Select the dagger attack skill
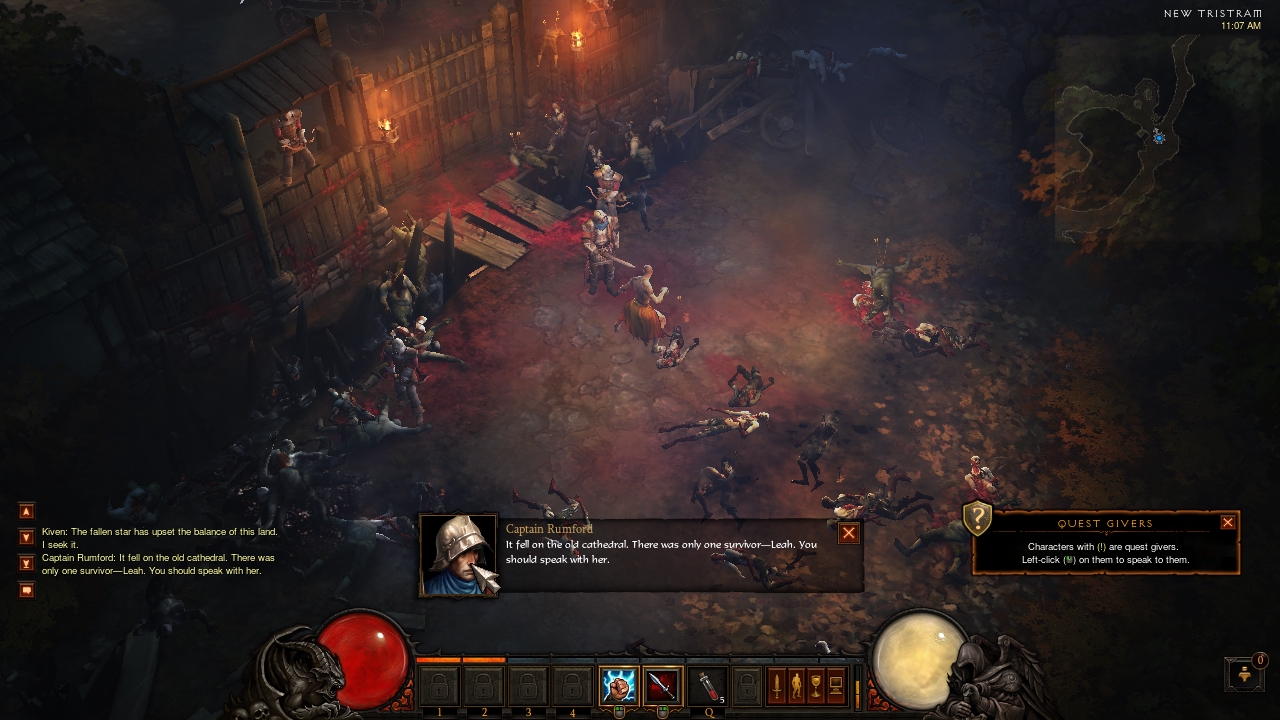 [x=662, y=686]
